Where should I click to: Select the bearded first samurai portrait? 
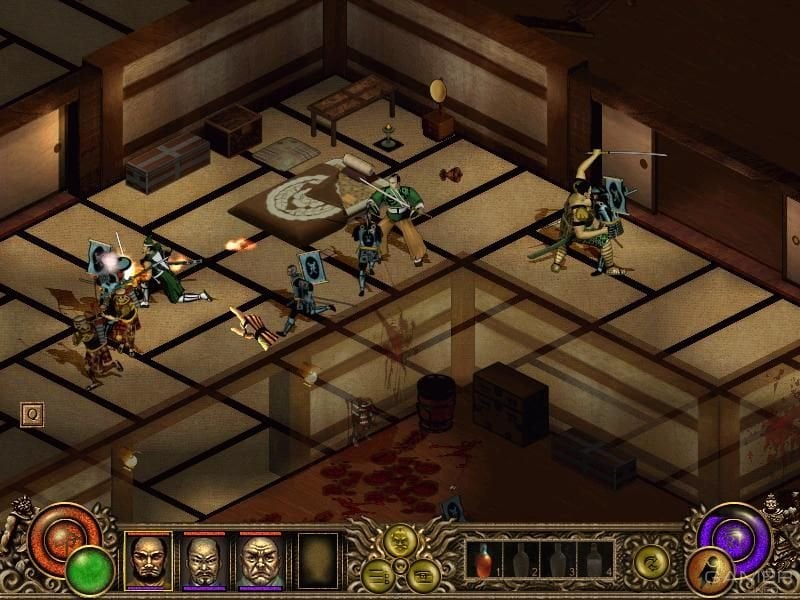[148, 560]
